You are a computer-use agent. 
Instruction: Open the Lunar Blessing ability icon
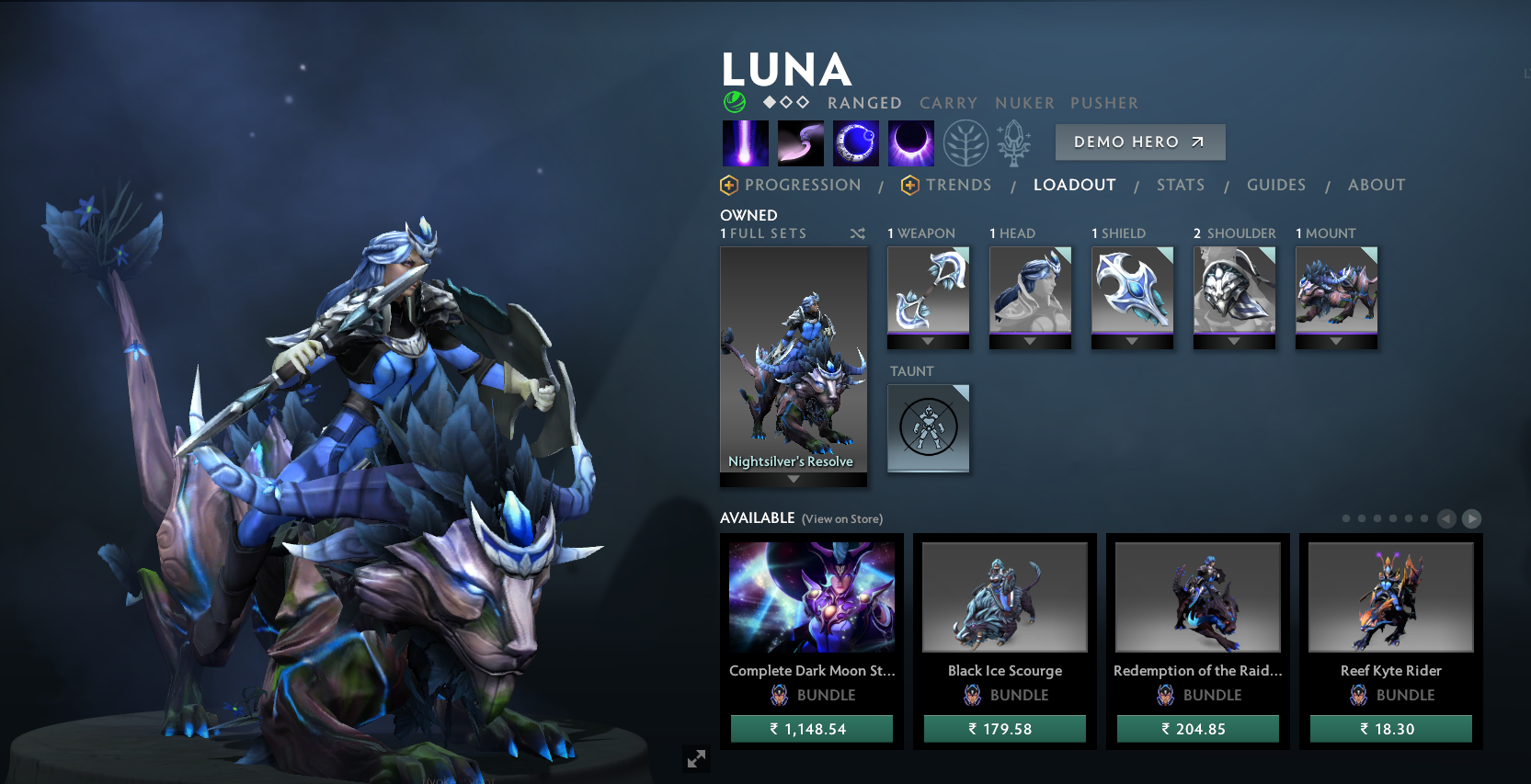(855, 142)
